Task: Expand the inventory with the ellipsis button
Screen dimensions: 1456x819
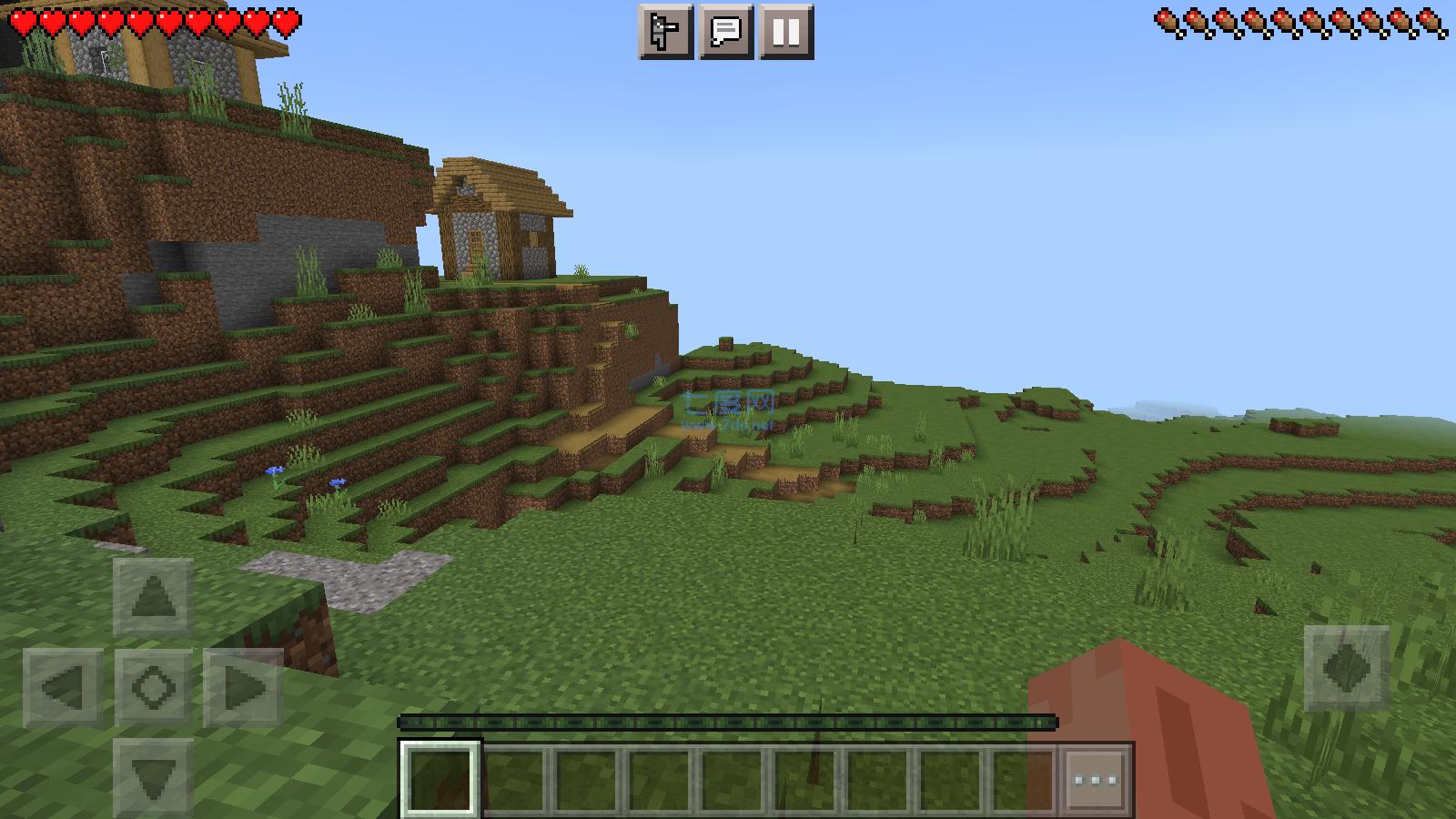Action: click(x=1097, y=779)
